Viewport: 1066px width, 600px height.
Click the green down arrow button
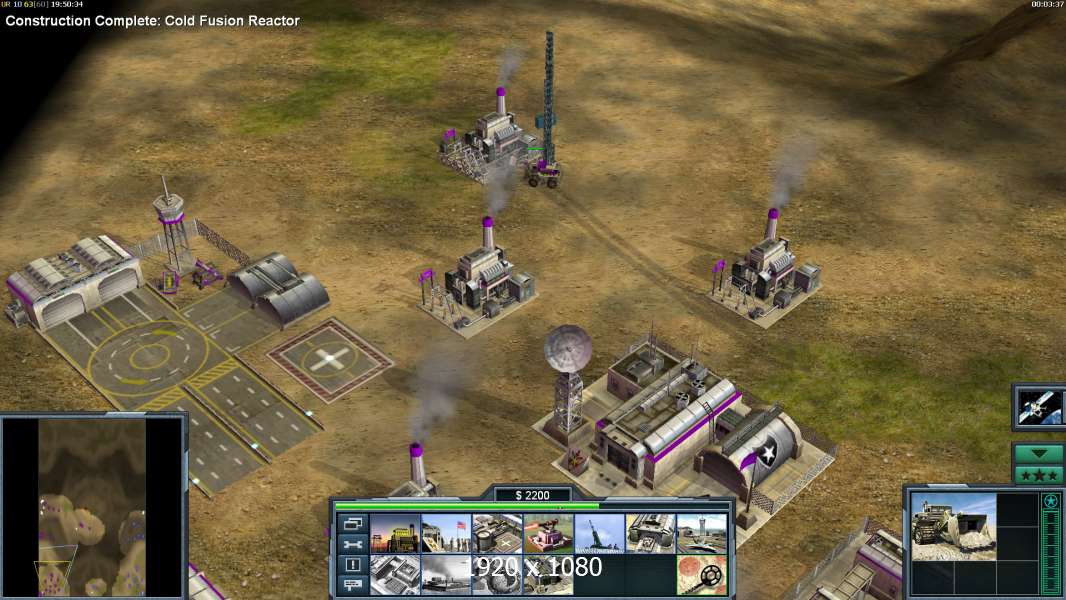(1039, 454)
